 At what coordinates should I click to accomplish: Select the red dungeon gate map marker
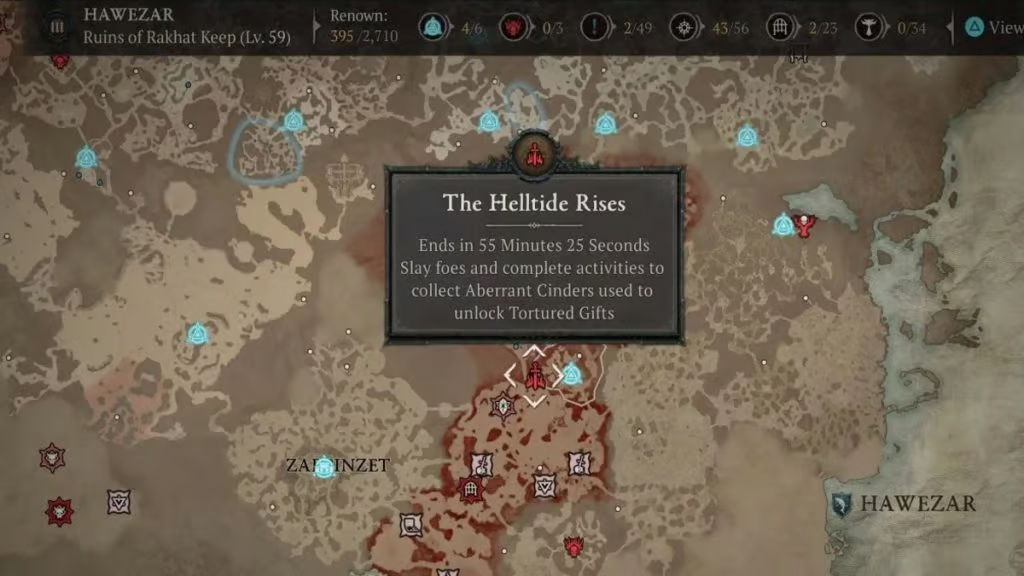(x=470, y=490)
